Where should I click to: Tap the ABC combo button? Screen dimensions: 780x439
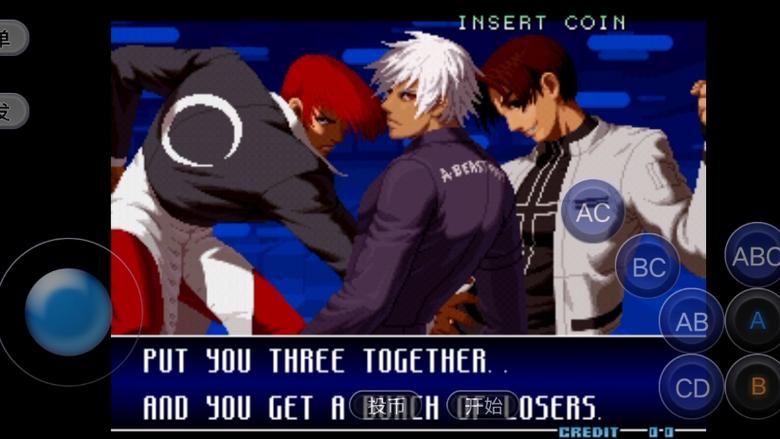(755, 256)
